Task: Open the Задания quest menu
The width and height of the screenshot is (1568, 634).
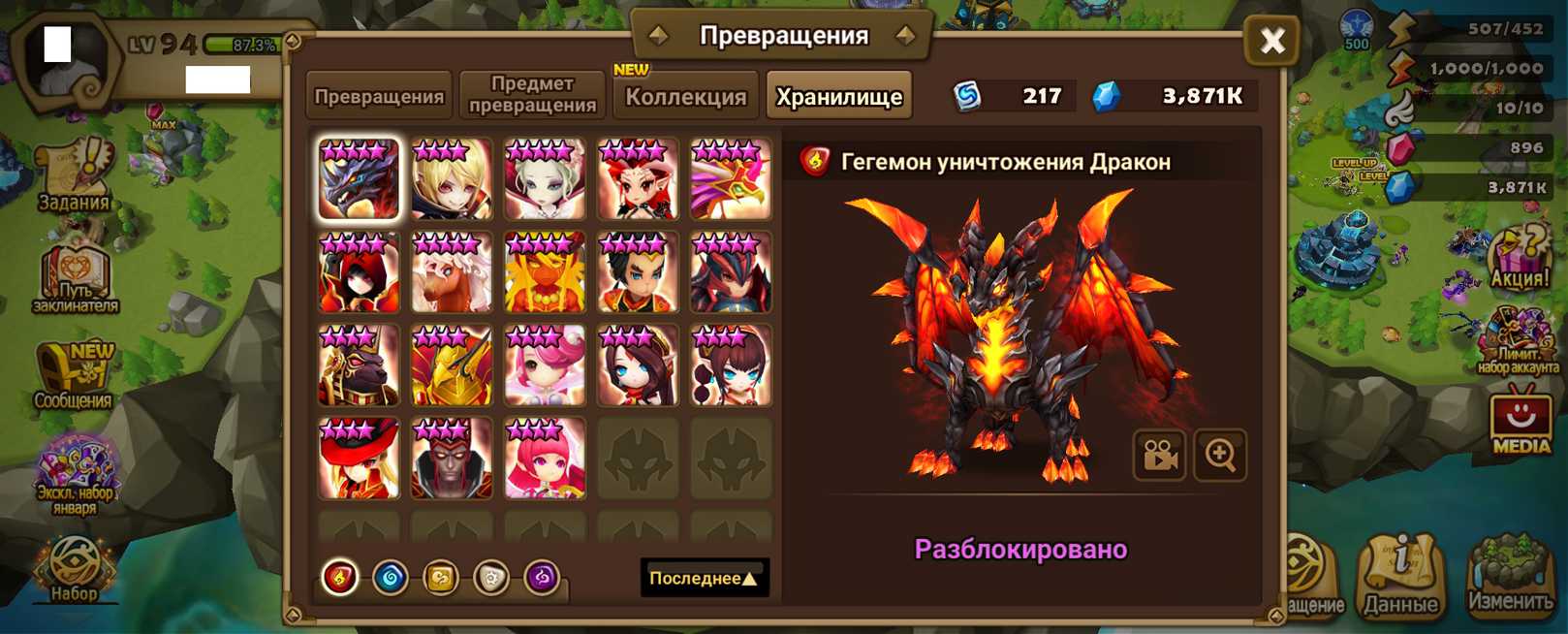Action: coord(74,176)
